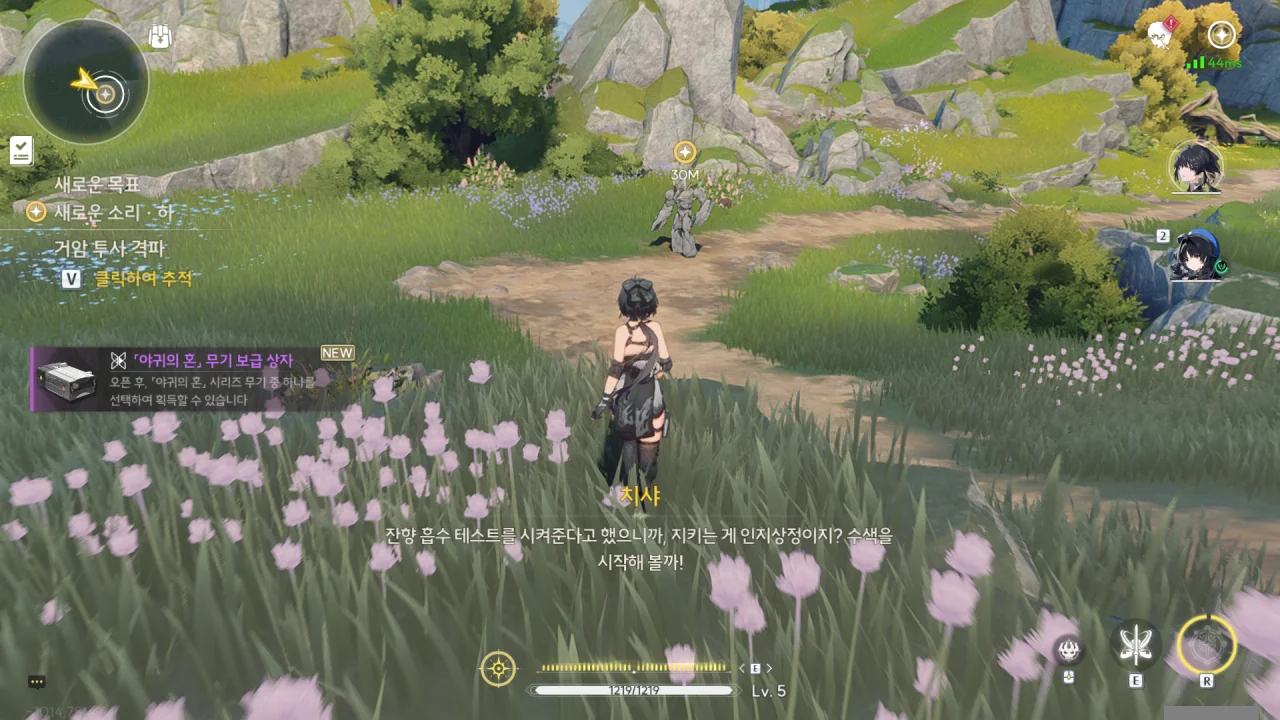This screenshot has width=1280, height=720.
Task: Open the skull icon with red alert
Action: 1161,35
